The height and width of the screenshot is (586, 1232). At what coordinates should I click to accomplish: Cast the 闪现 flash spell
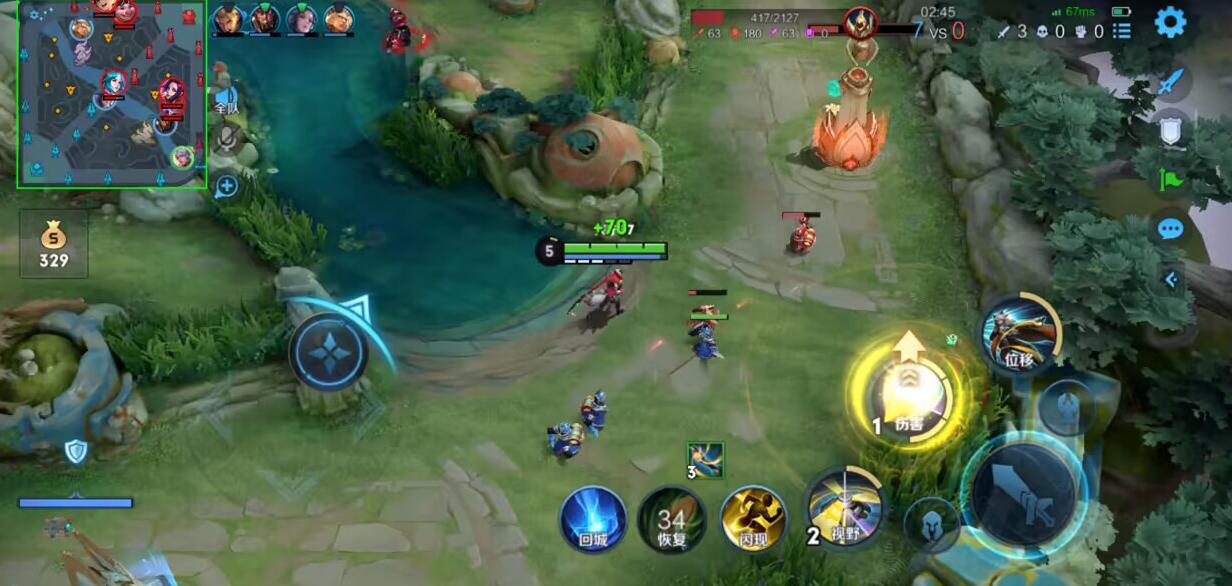tap(752, 519)
